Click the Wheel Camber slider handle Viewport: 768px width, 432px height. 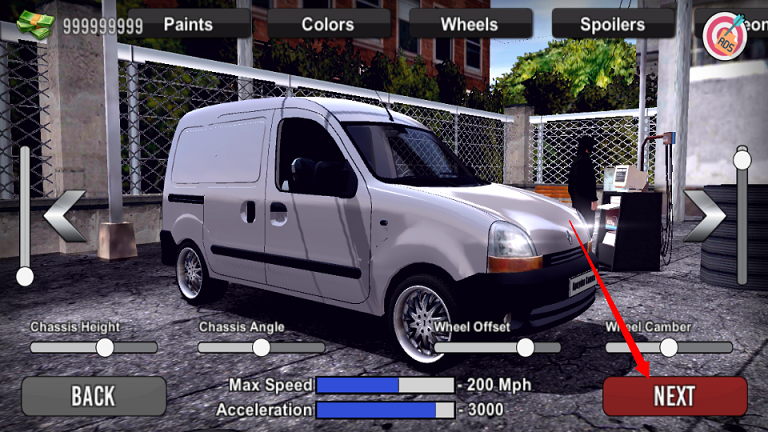(669, 347)
